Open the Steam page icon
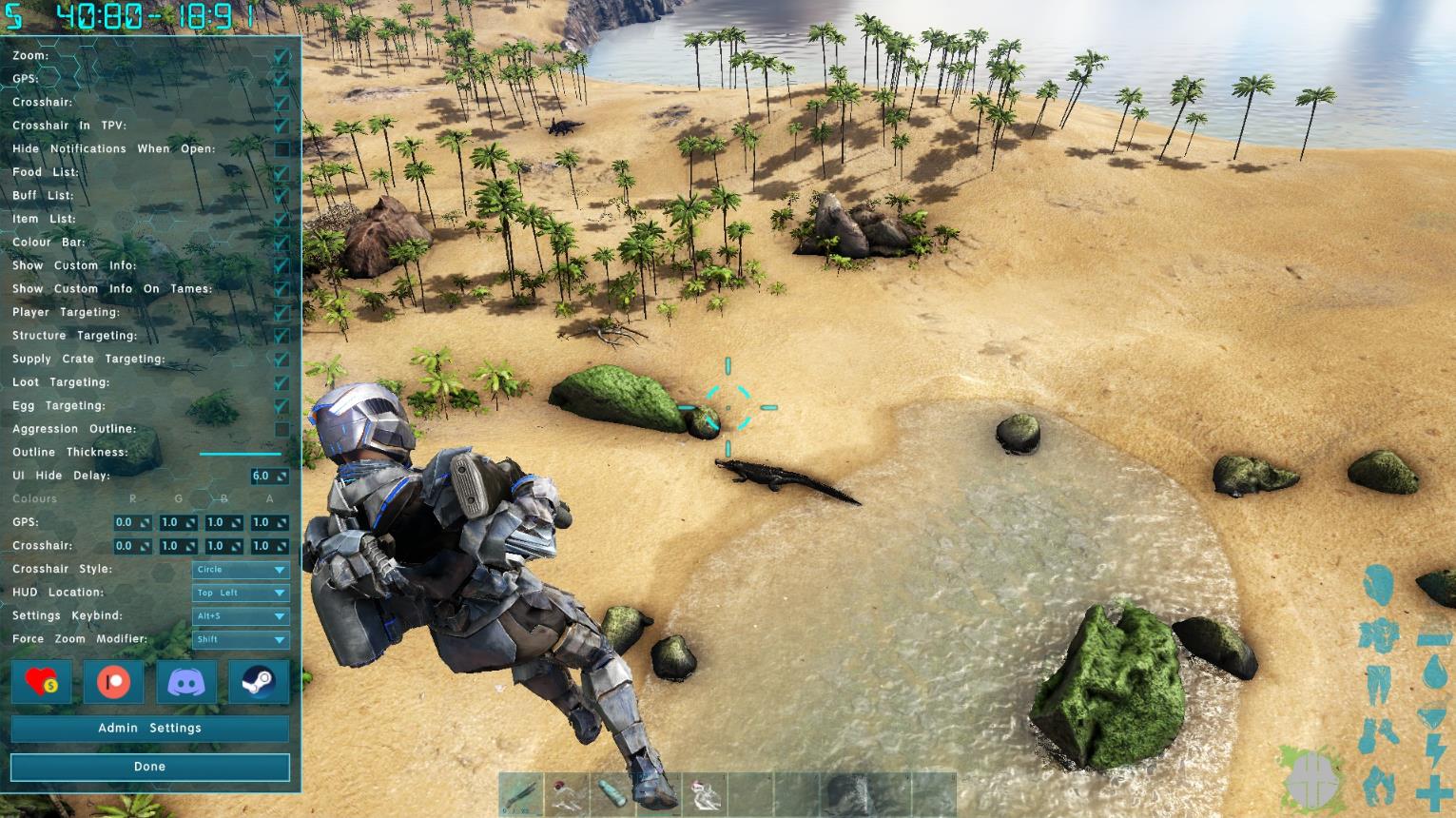The height and width of the screenshot is (818, 1456). click(259, 682)
